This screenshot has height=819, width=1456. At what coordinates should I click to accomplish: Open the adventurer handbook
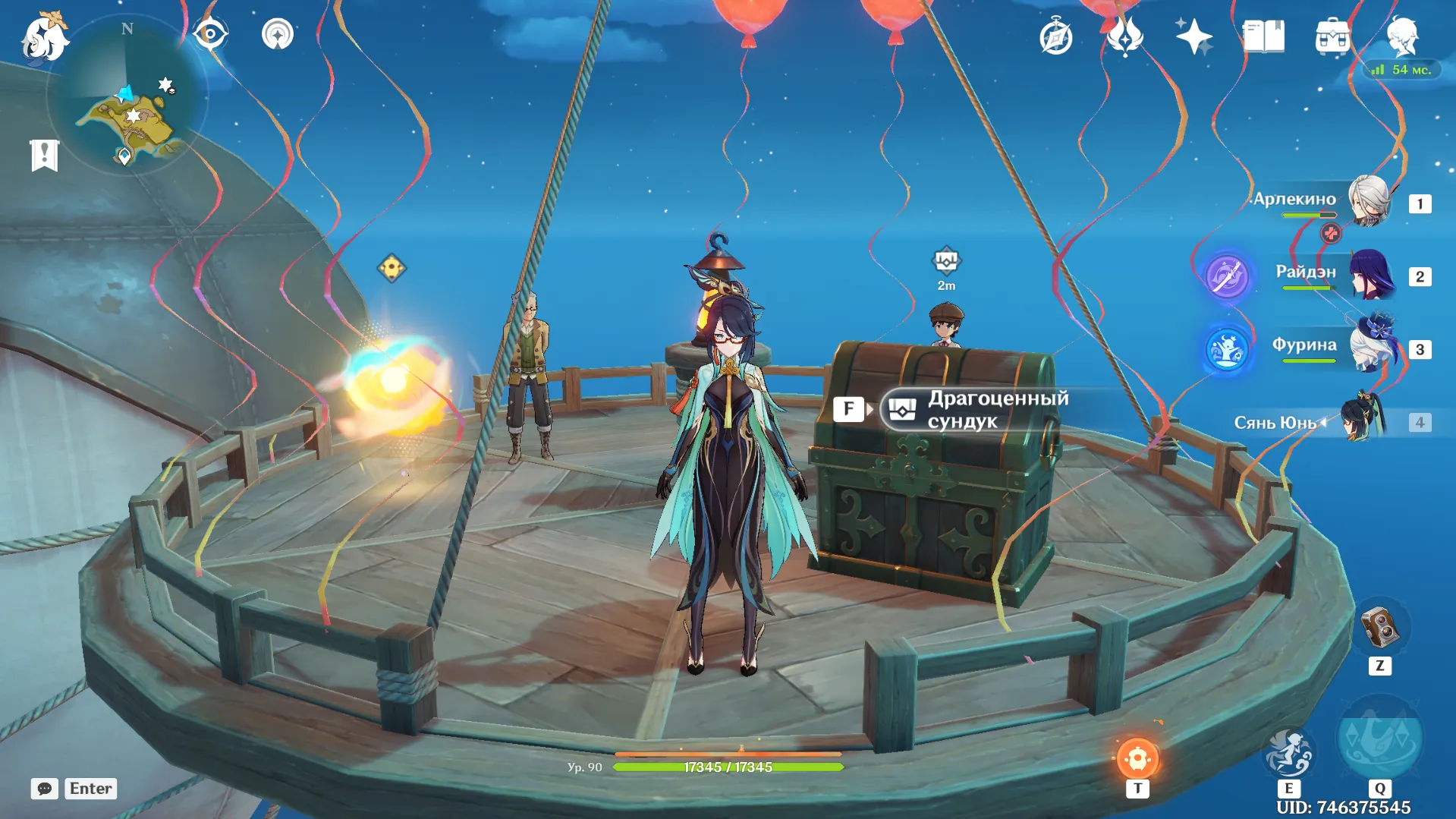pyautogui.click(x=1263, y=36)
